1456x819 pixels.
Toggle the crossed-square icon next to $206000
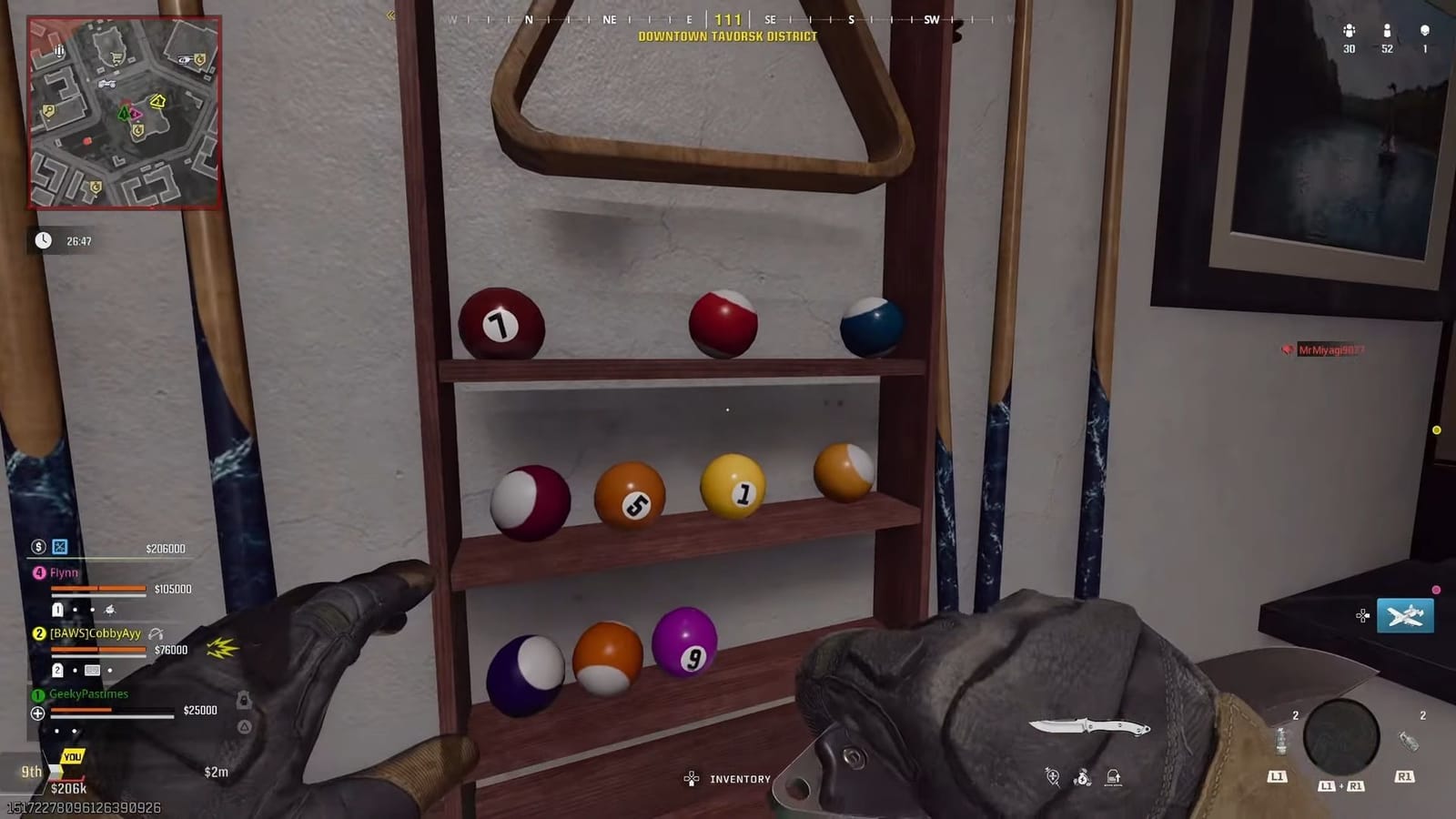tap(59, 547)
